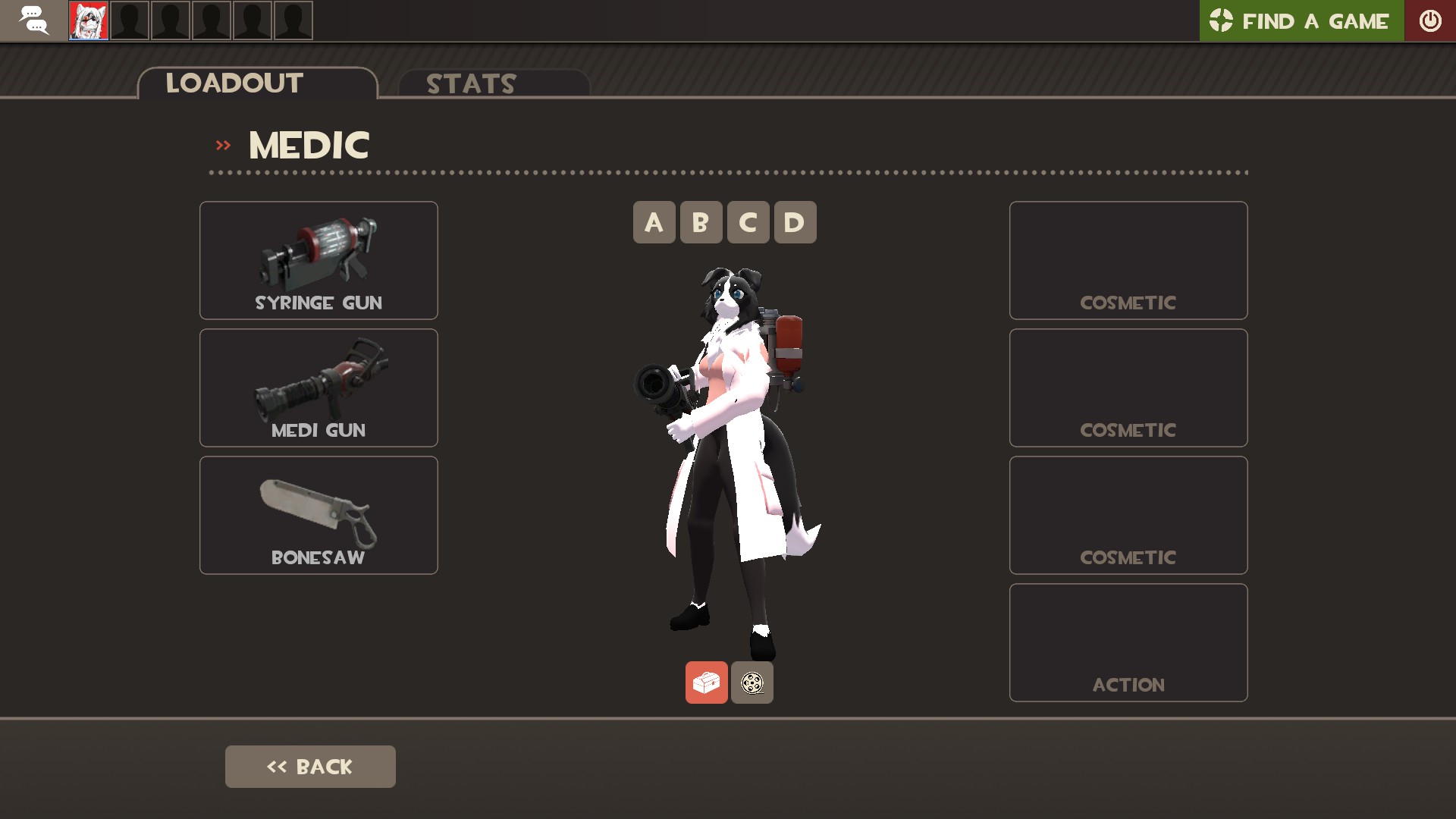
Task: Click the red toolbox inventory button
Action: (x=706, y=682)
